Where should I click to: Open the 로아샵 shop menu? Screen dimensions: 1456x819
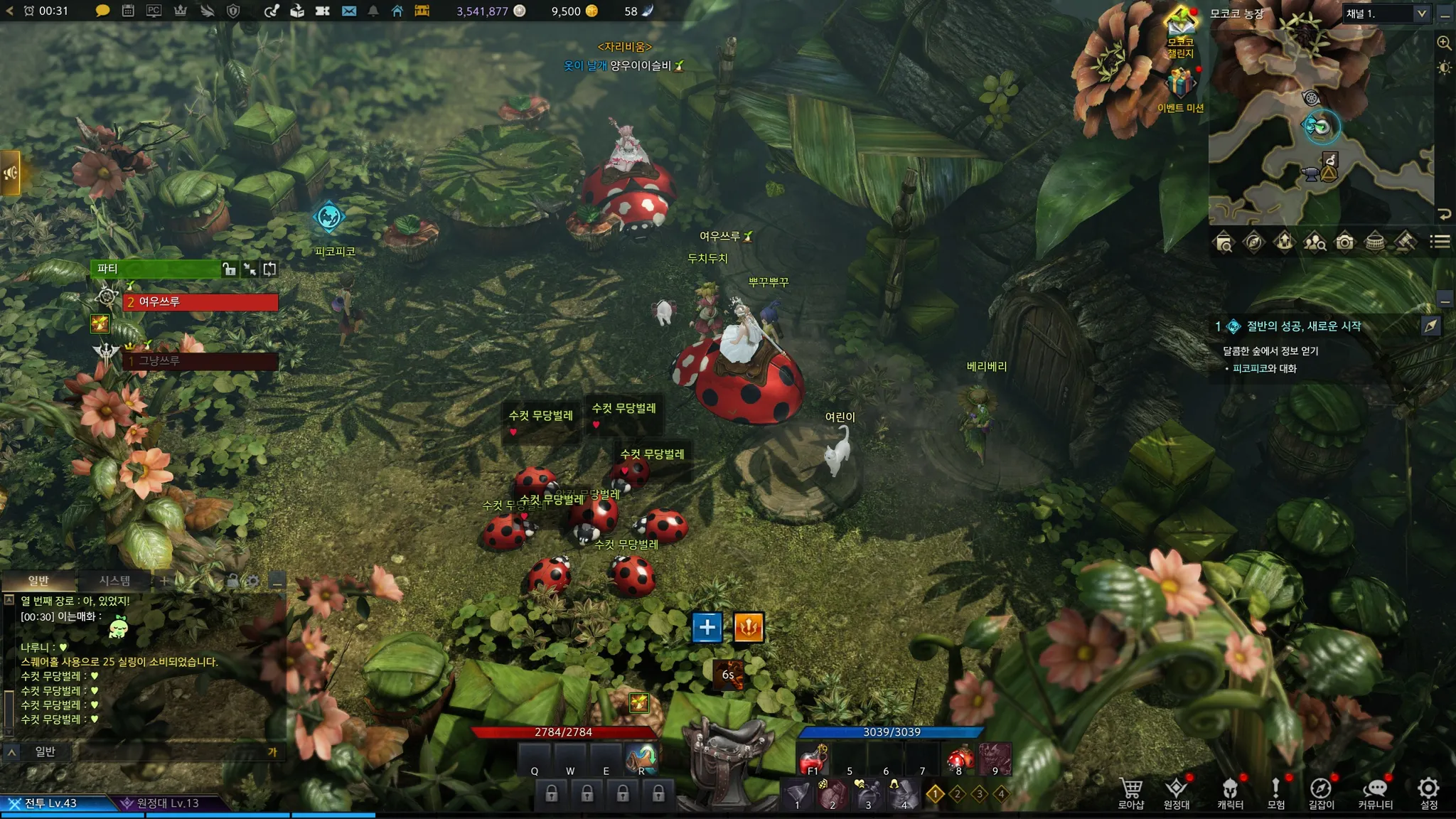pos(1130,793)
